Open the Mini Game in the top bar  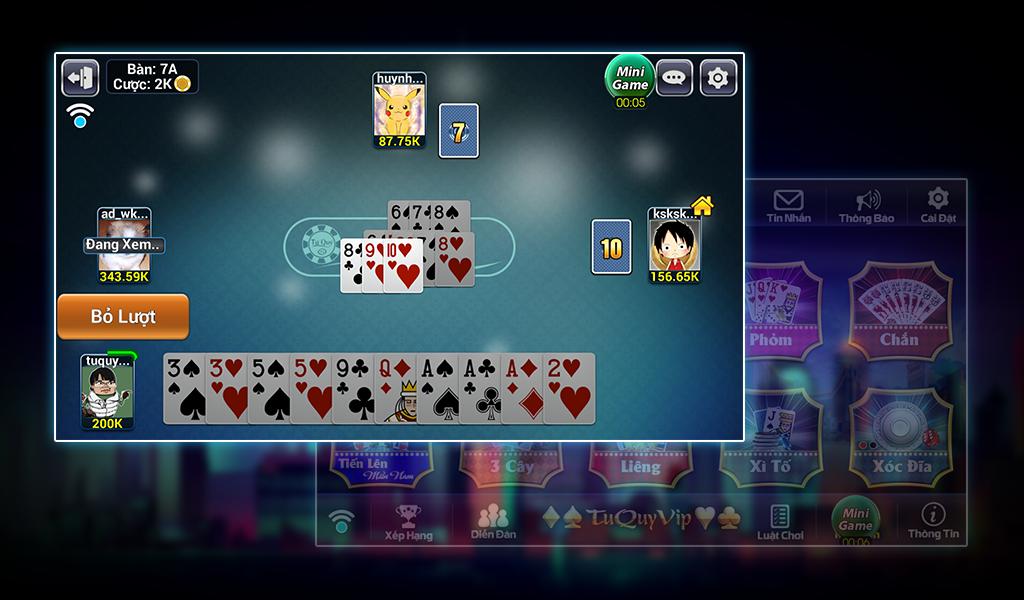click(x=630, y=77)
